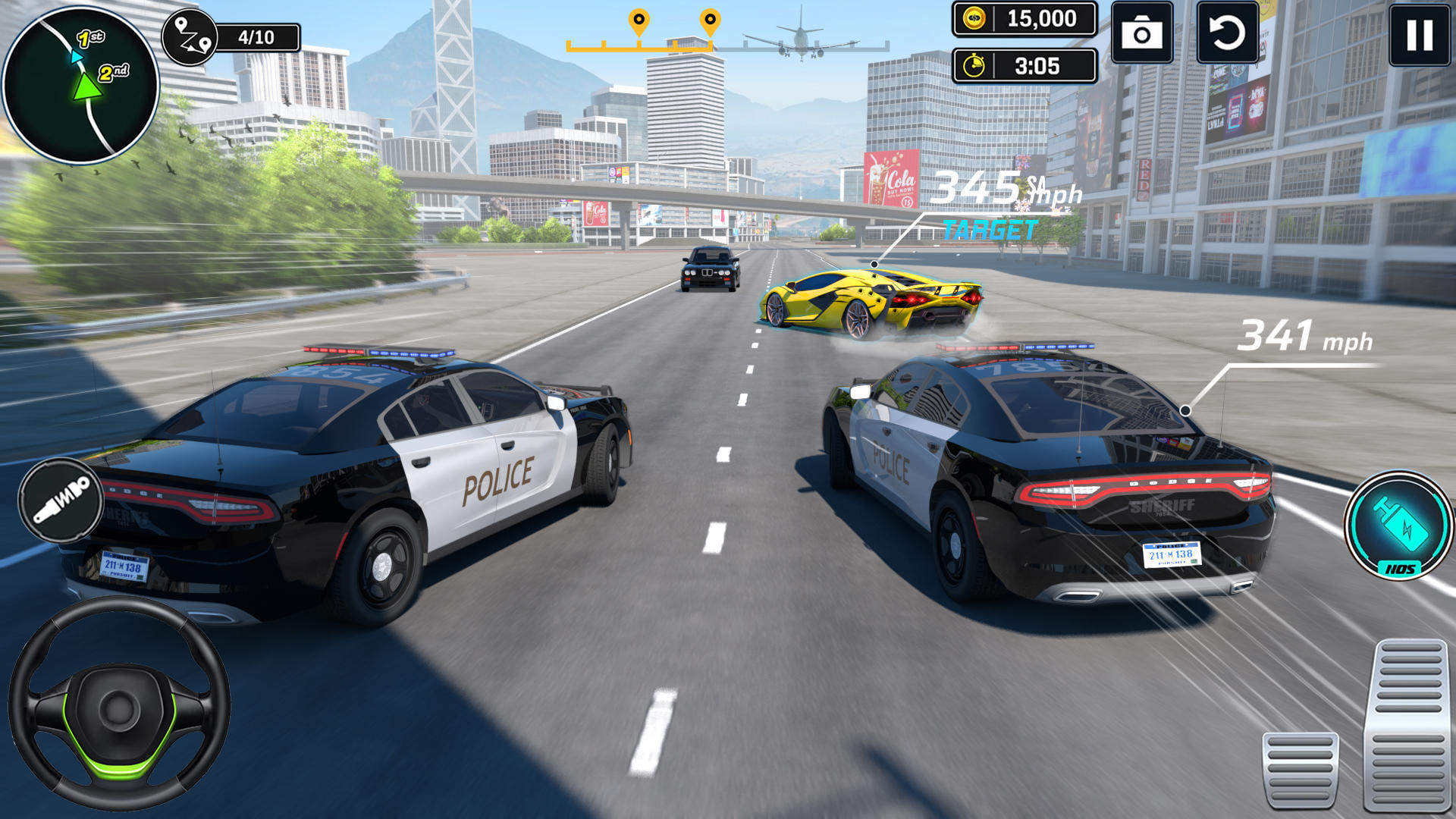
Task: Hit the brake pedal
Action: (1300, 770)
